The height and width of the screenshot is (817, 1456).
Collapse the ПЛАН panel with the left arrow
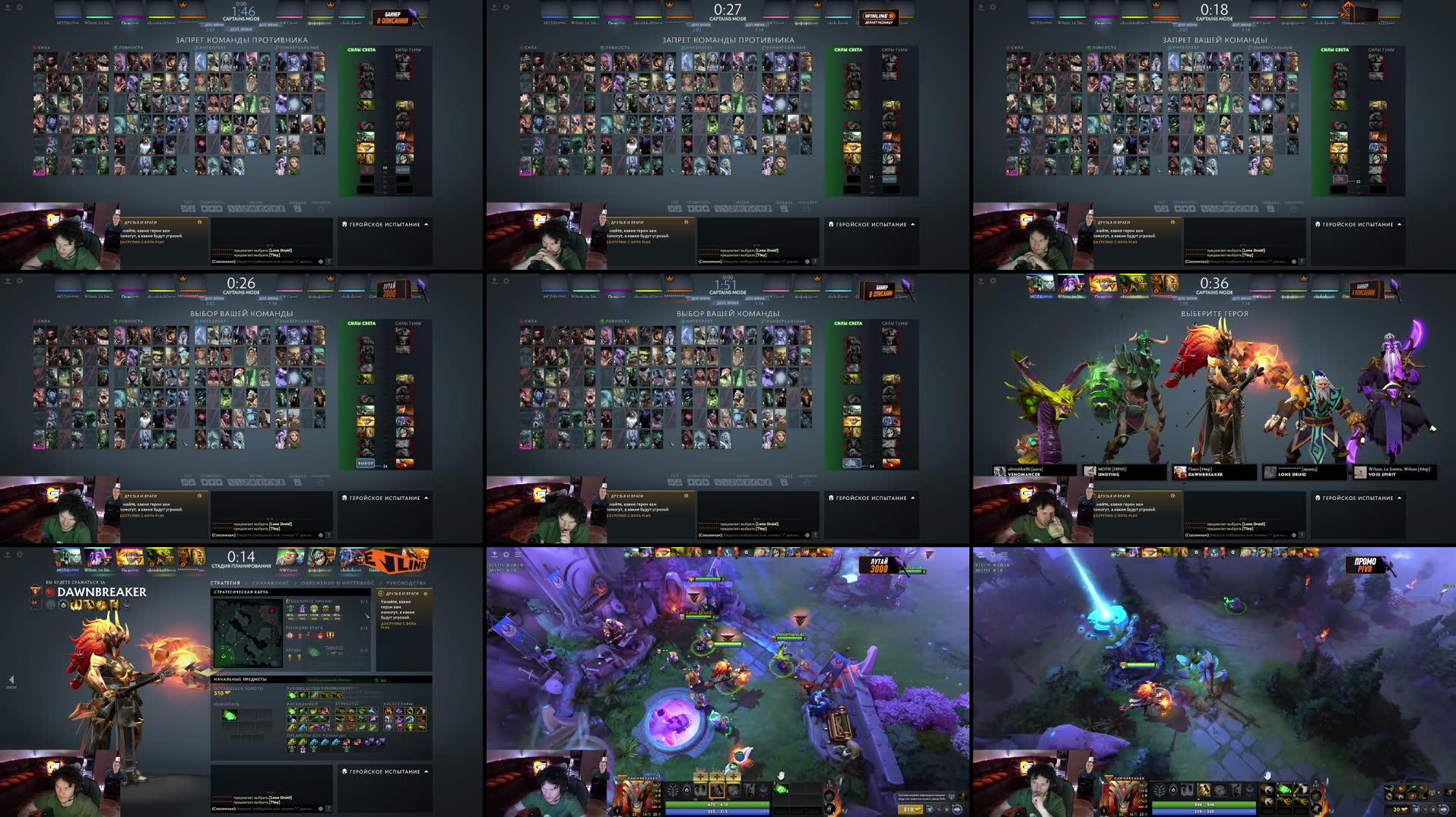tap(12, 681)
